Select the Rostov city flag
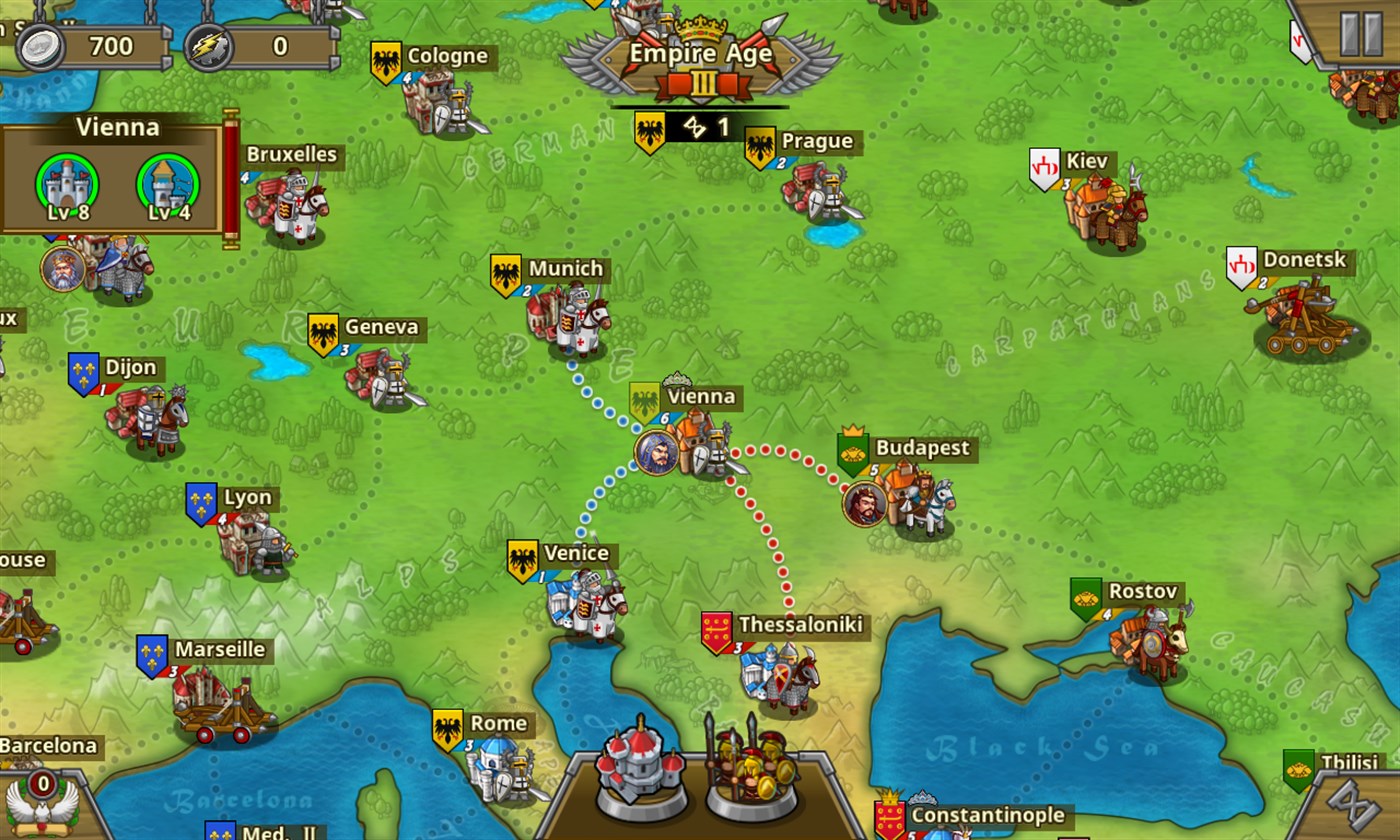The width and height of the screenshot is (1400, 840). (1087, 595)
